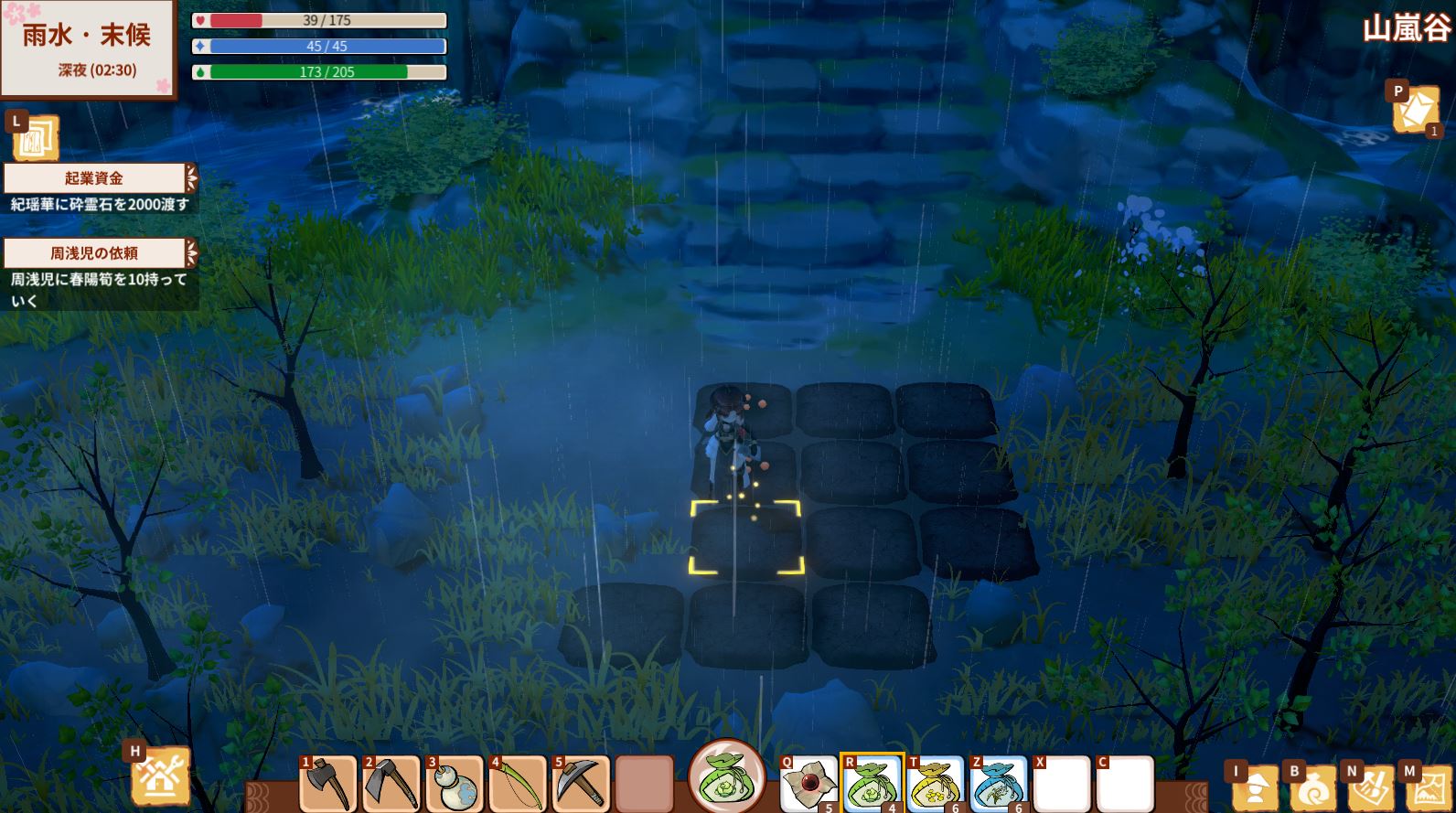The width and height of the screenshot is (1456, 813).
Task: Open the character menu with straw hat icon
Action: tap(1255, 788)
